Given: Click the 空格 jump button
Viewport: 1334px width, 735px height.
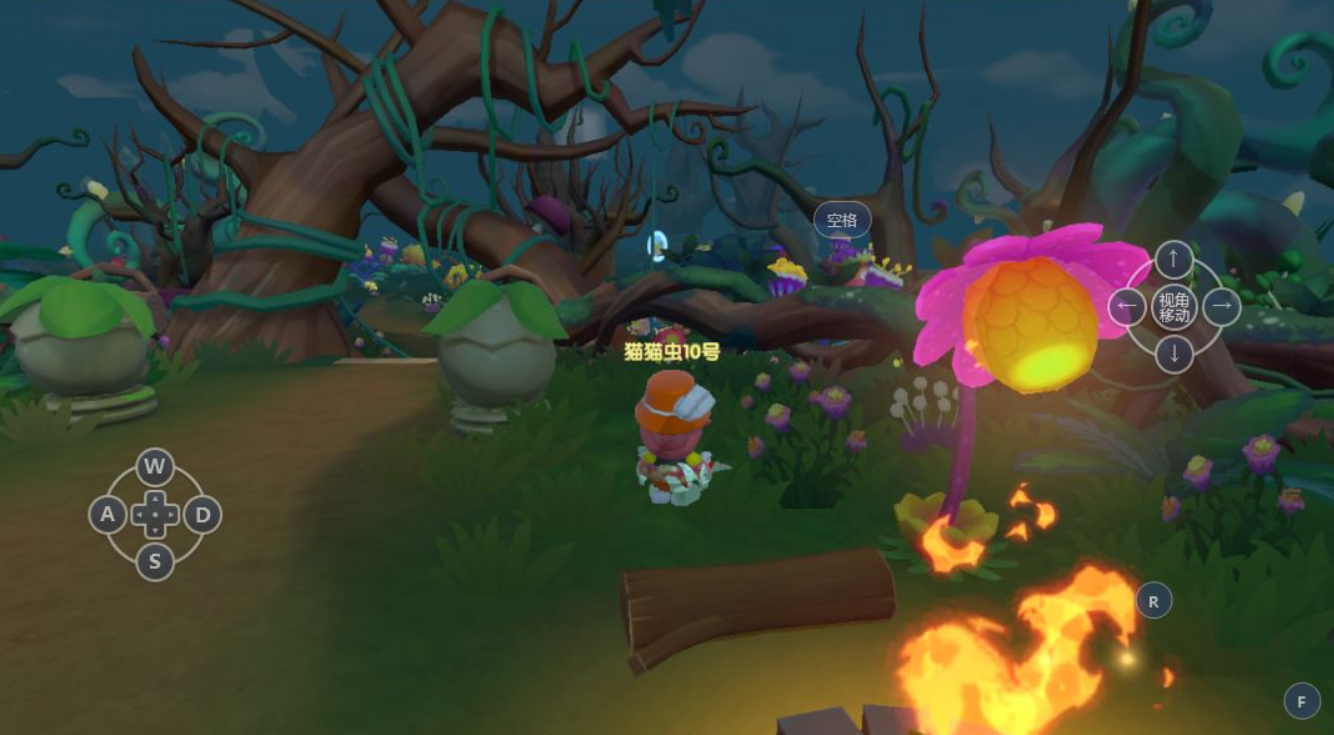Looking at the screenshot, I should click(842, 220).
